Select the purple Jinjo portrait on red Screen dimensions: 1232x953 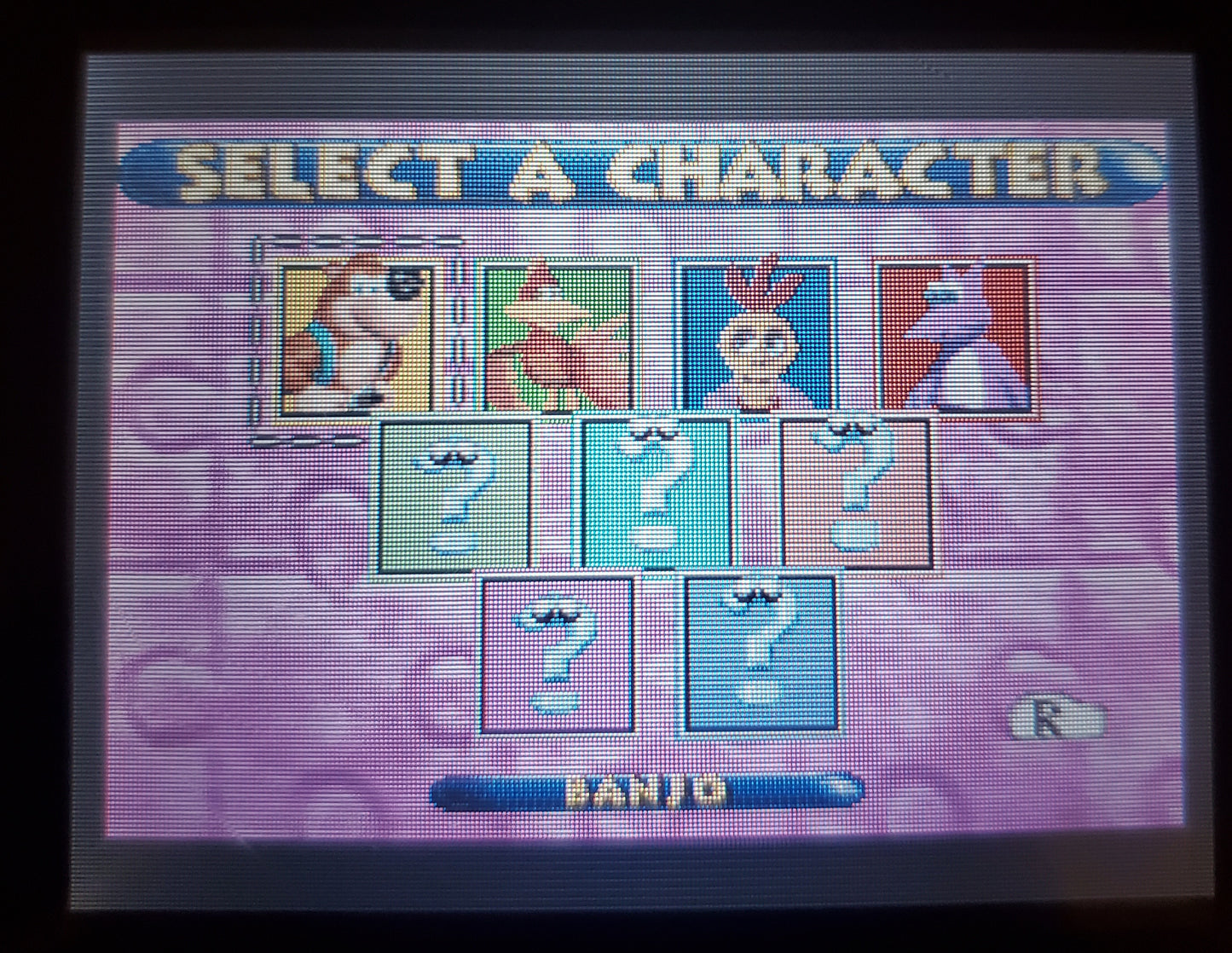[957, 336]
